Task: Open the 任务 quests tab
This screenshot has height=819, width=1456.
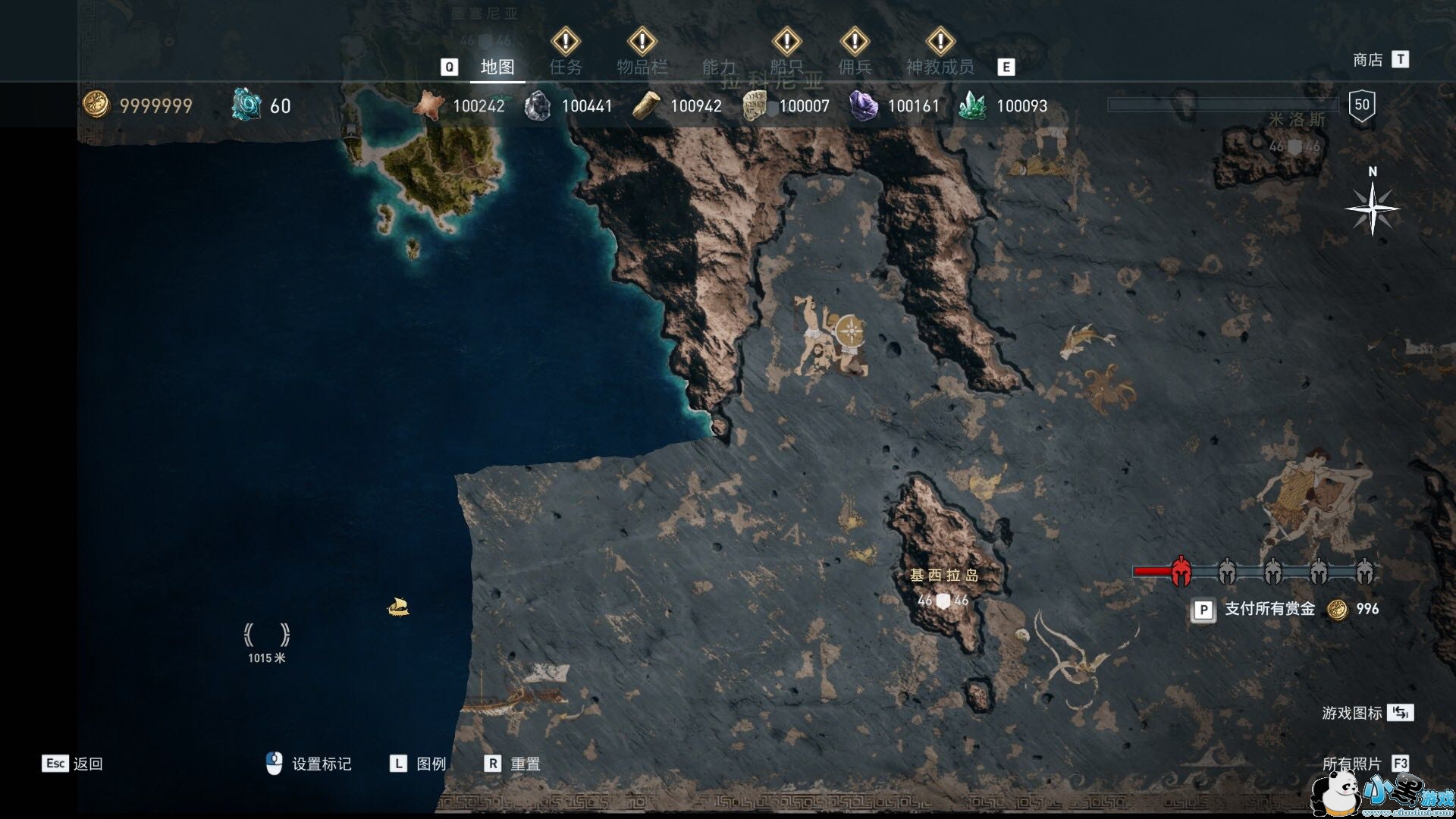Action: click(566, 67)
